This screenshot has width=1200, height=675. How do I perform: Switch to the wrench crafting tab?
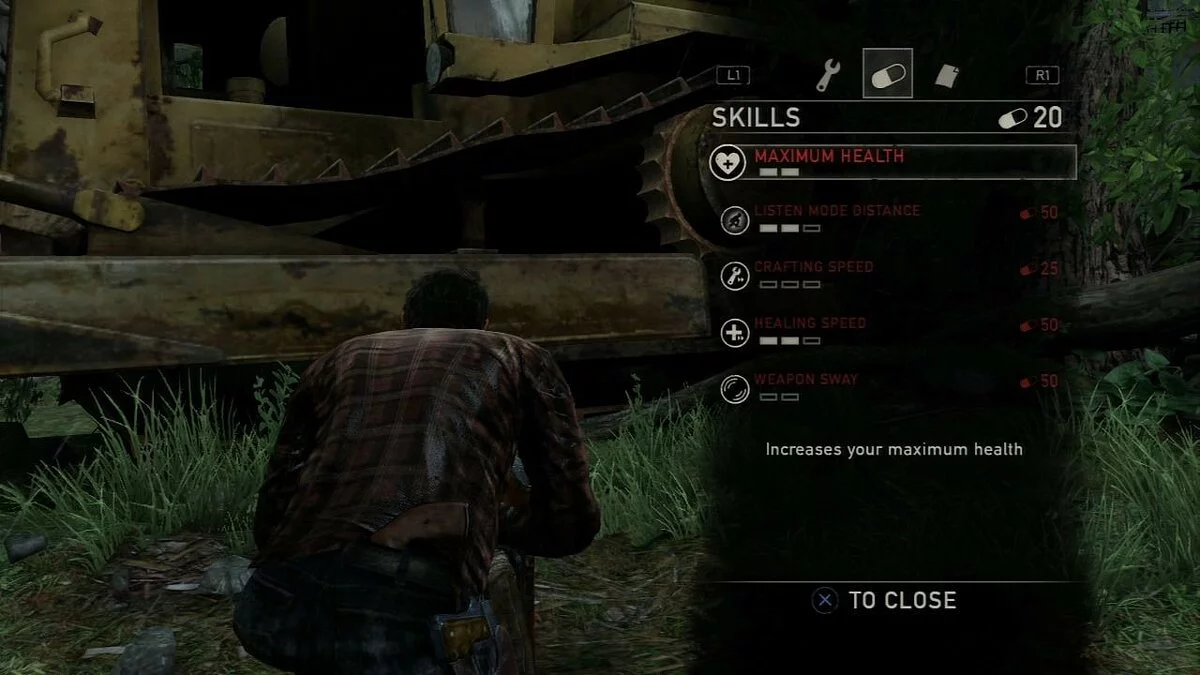[828, 74]
